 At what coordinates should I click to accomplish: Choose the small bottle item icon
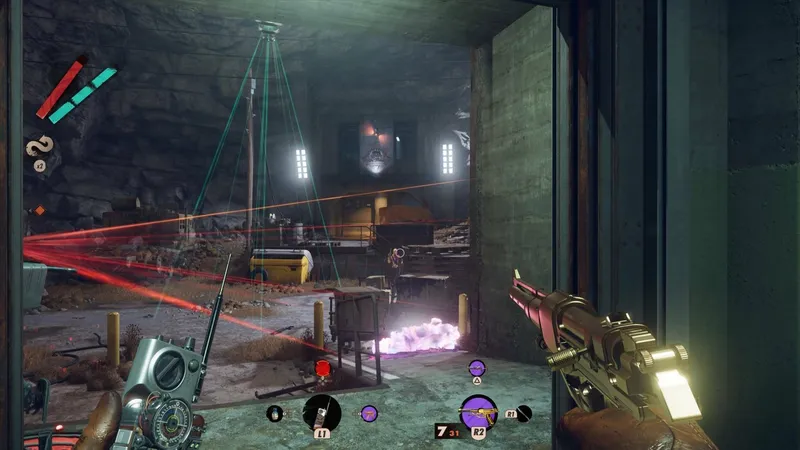(274, 412)
